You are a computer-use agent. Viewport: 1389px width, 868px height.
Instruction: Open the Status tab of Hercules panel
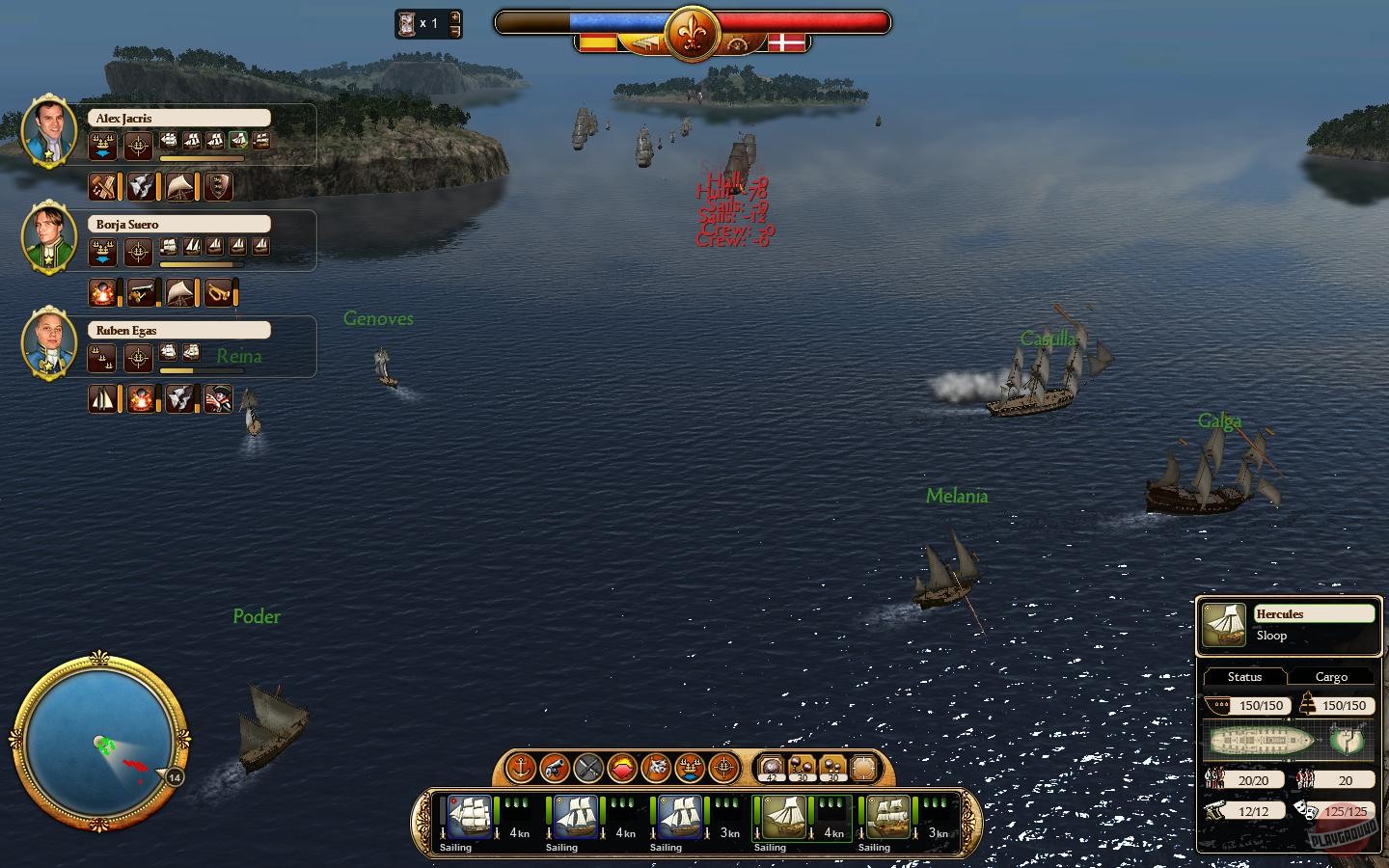(x=1243, y=676)
